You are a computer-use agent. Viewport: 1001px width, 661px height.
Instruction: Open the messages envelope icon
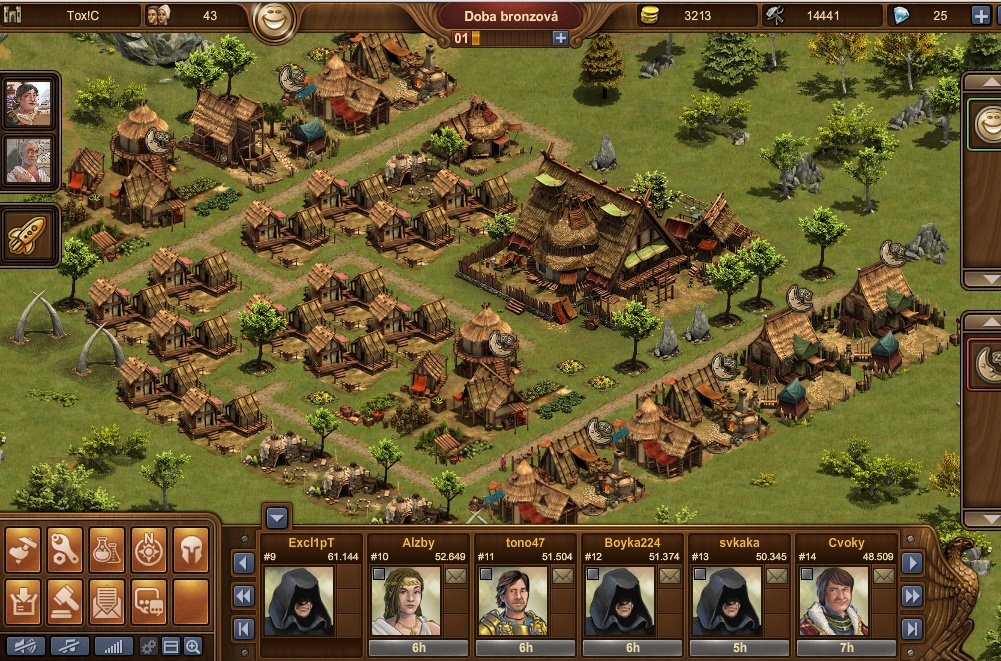point(107,601)
